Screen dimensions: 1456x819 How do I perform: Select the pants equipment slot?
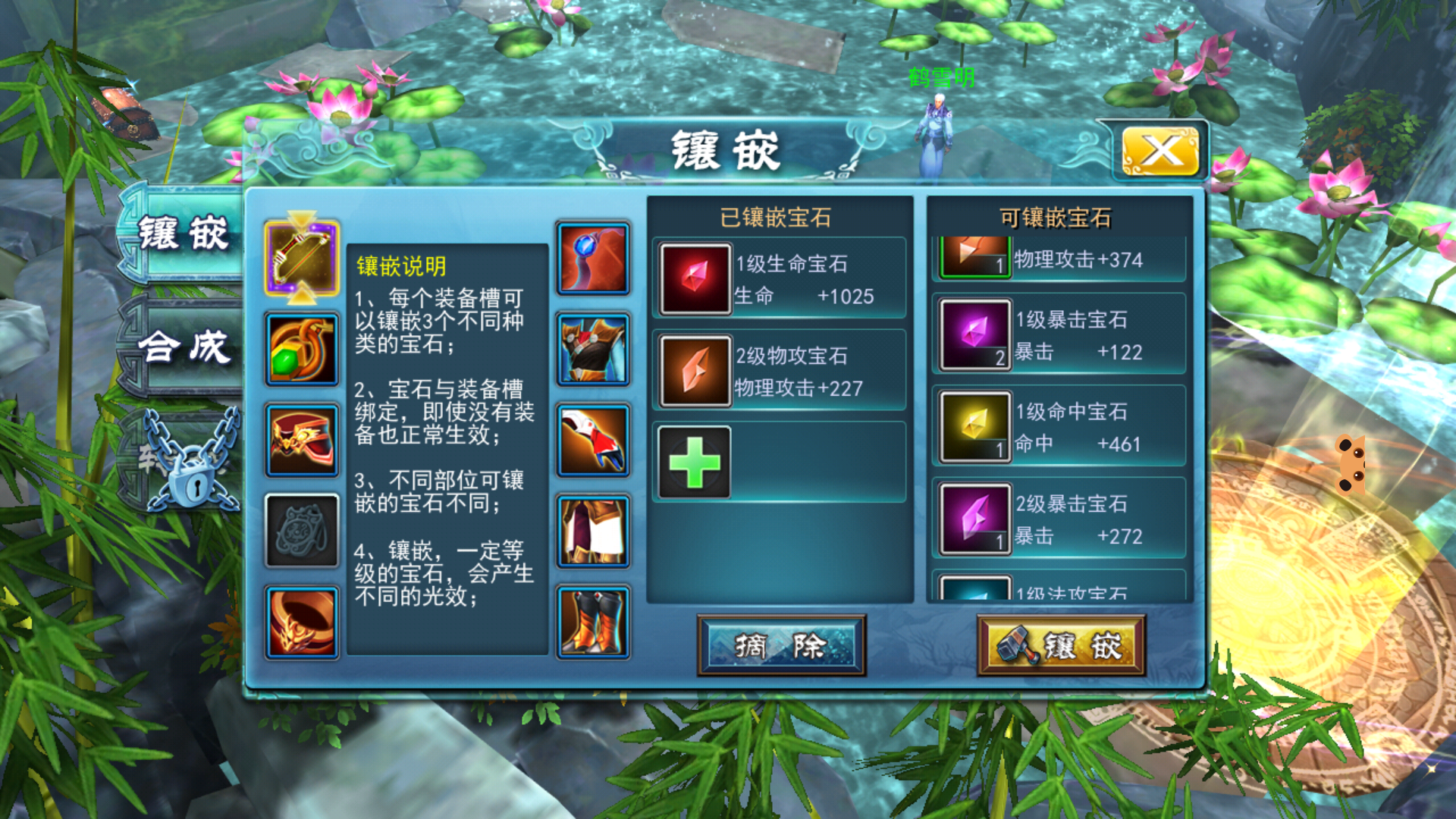click(593, 531)
